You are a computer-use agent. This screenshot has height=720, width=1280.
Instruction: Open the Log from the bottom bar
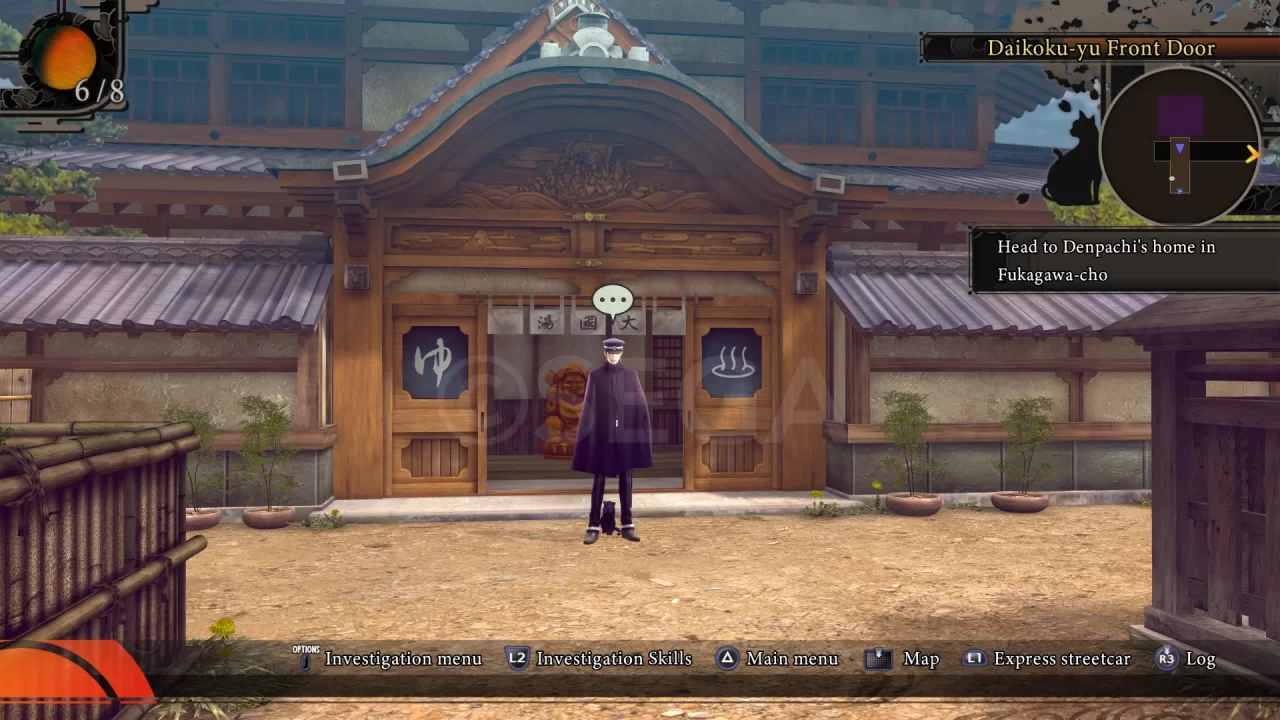[x=1199, y=659]
